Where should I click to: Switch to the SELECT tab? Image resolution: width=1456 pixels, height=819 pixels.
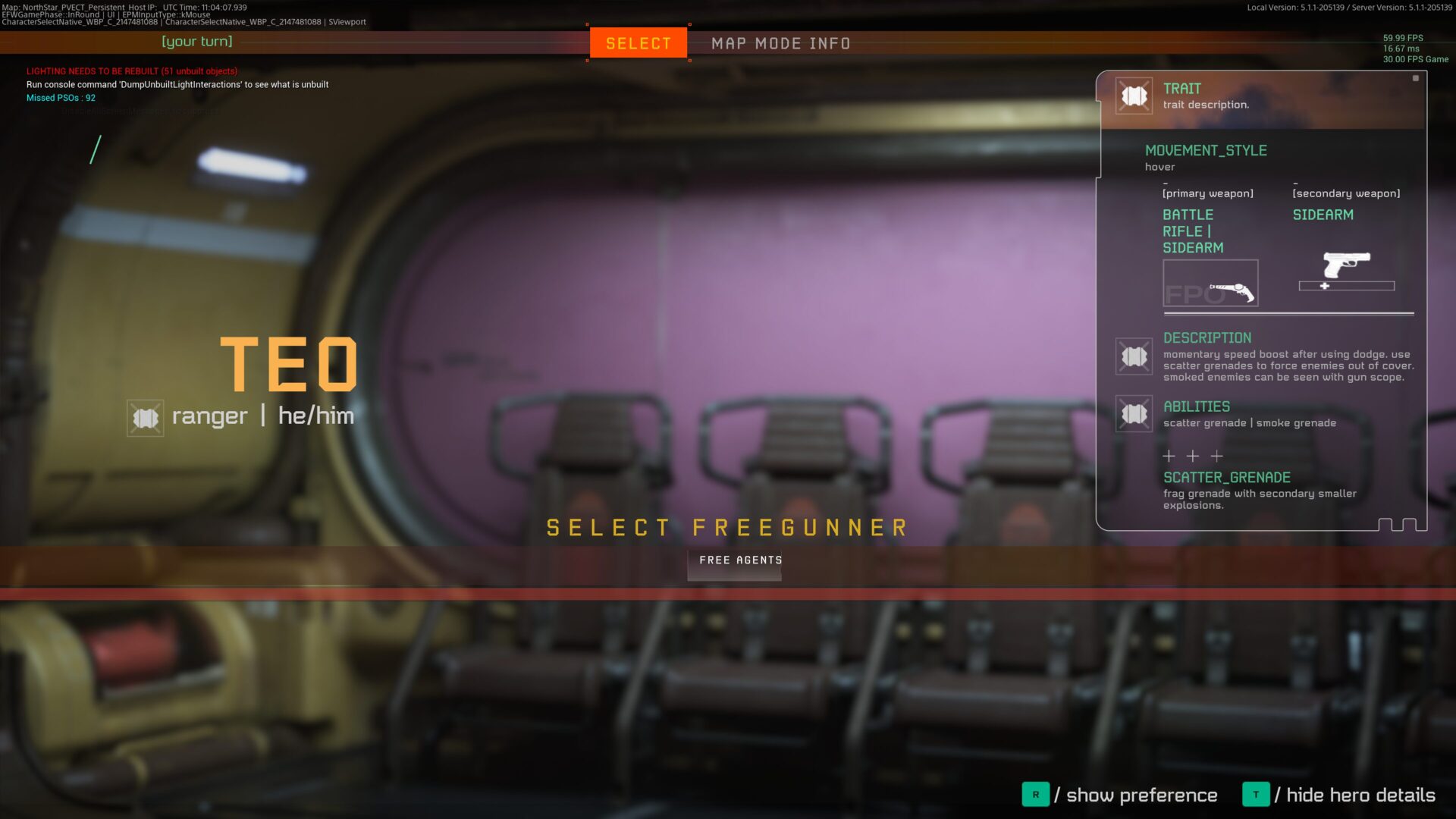pos(639,43)
